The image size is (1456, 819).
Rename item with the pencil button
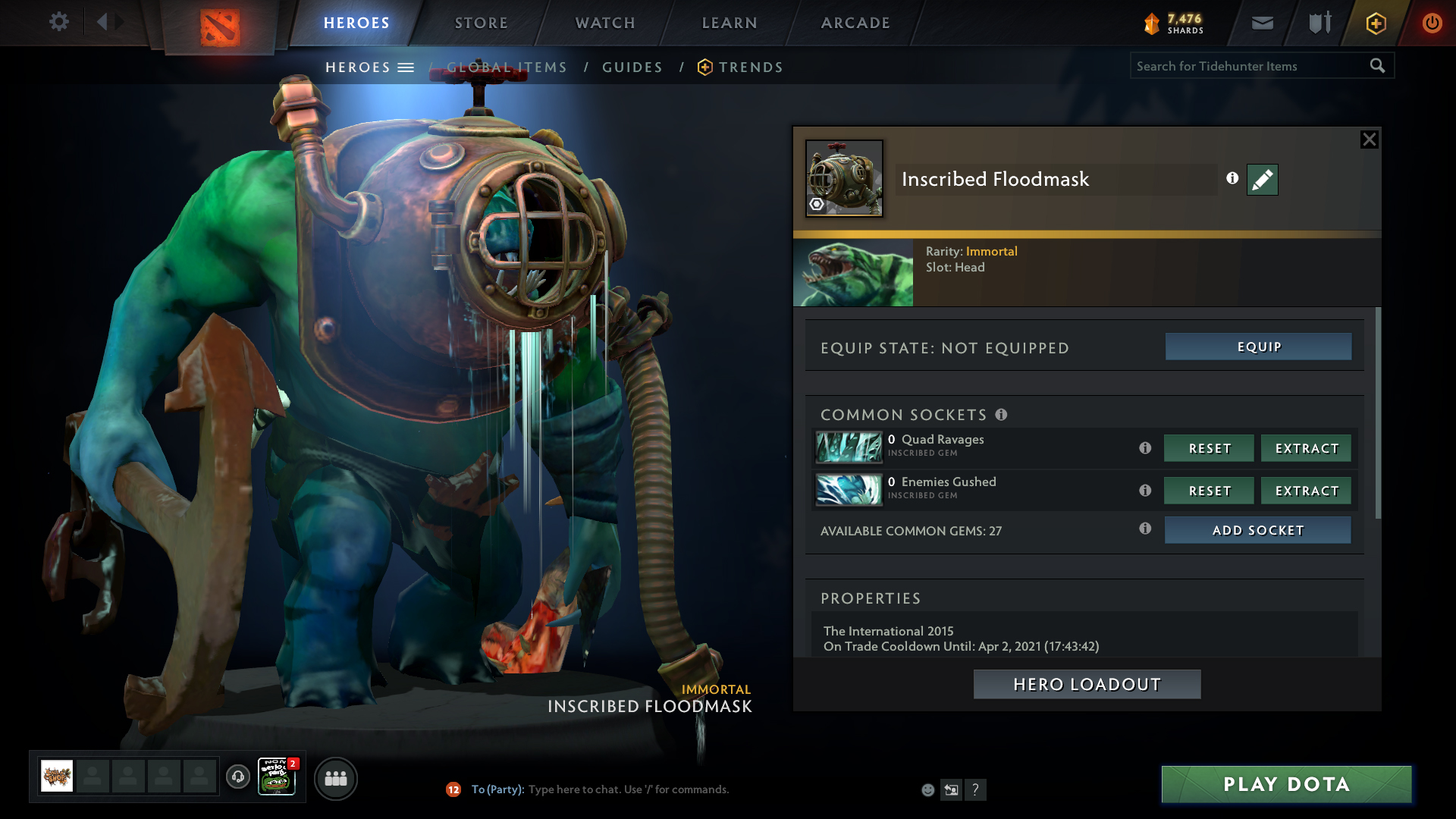(x=1262, y=180)
